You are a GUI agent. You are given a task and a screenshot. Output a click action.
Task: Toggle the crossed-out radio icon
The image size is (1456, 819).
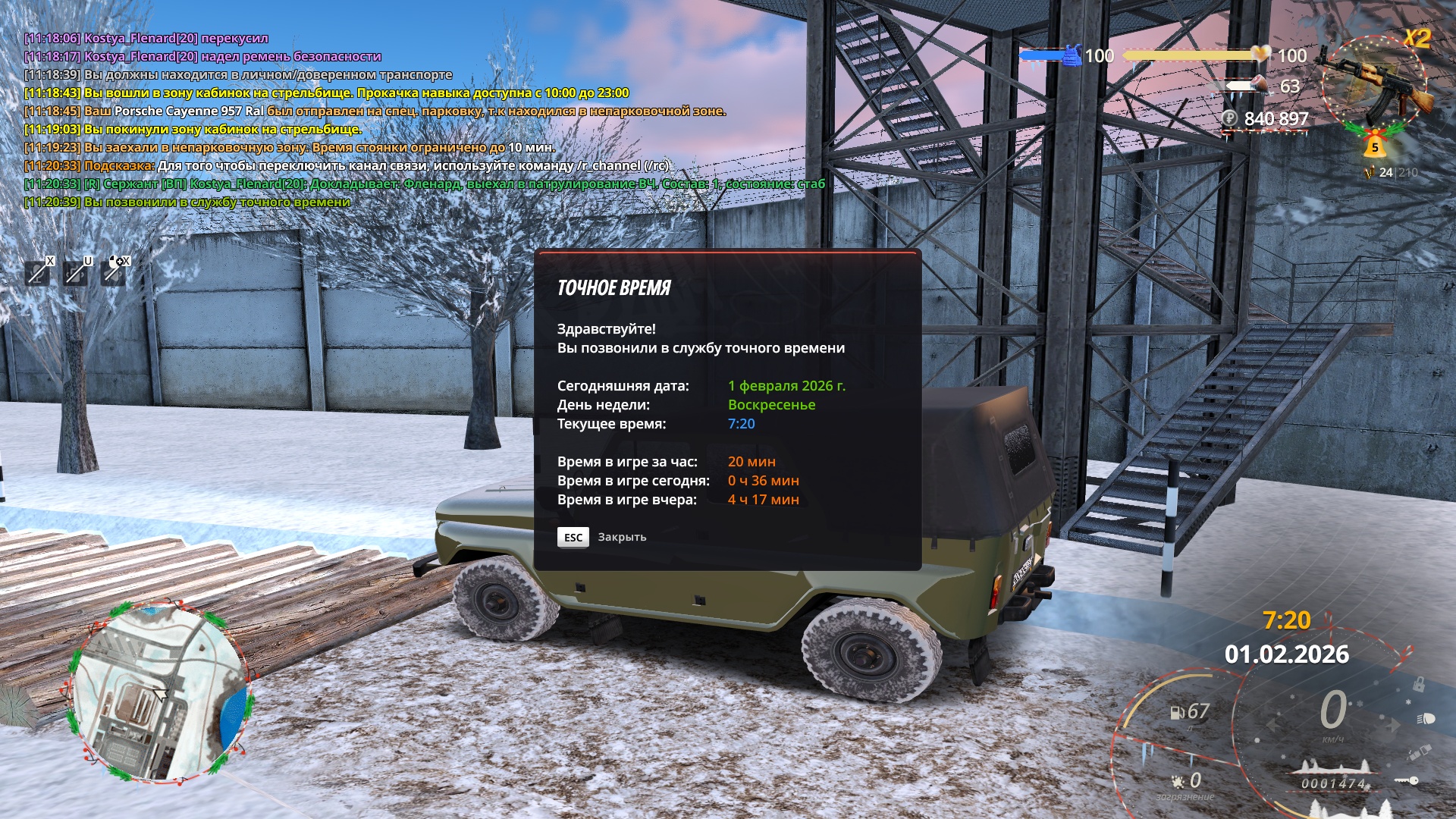tap(76, 272)
